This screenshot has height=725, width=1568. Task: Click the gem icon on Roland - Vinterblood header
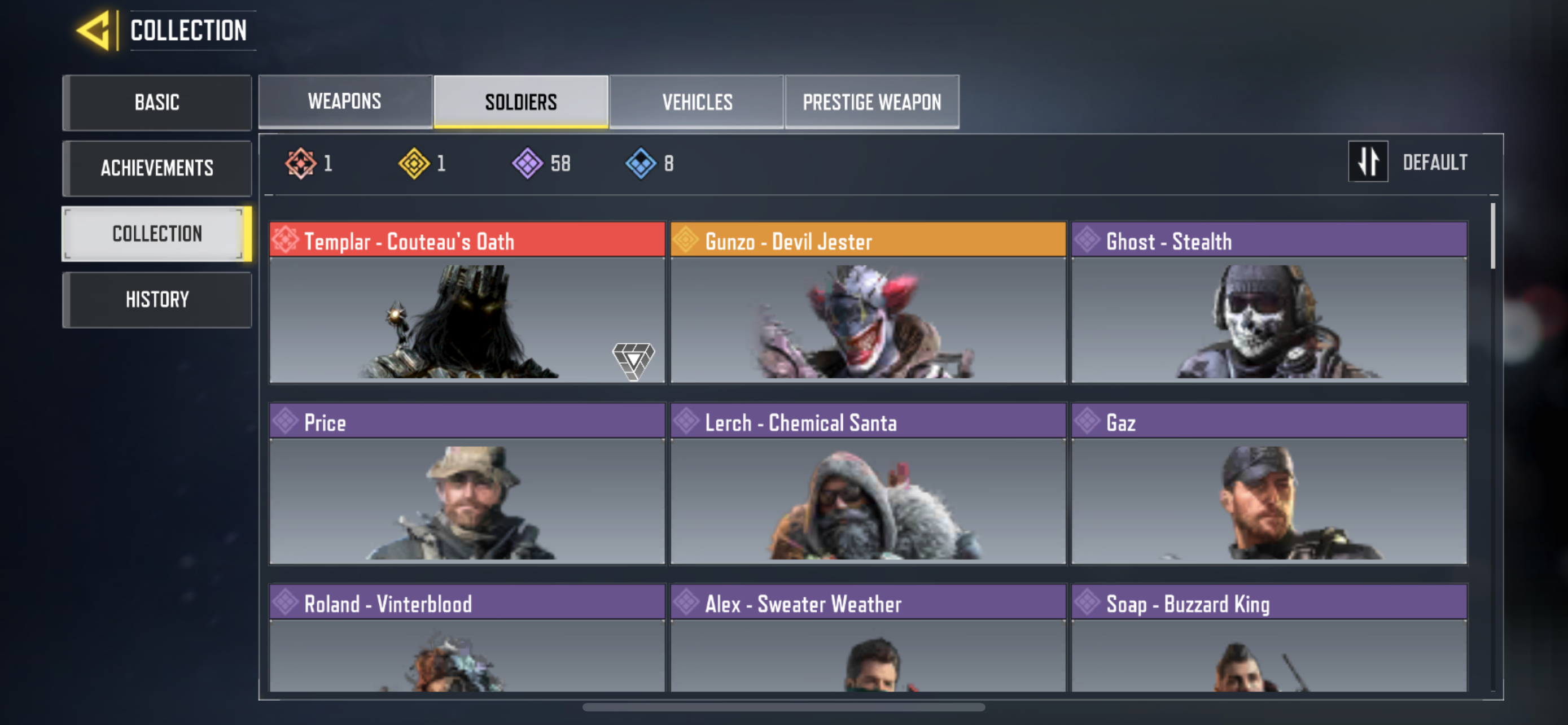tap(286, 604)
